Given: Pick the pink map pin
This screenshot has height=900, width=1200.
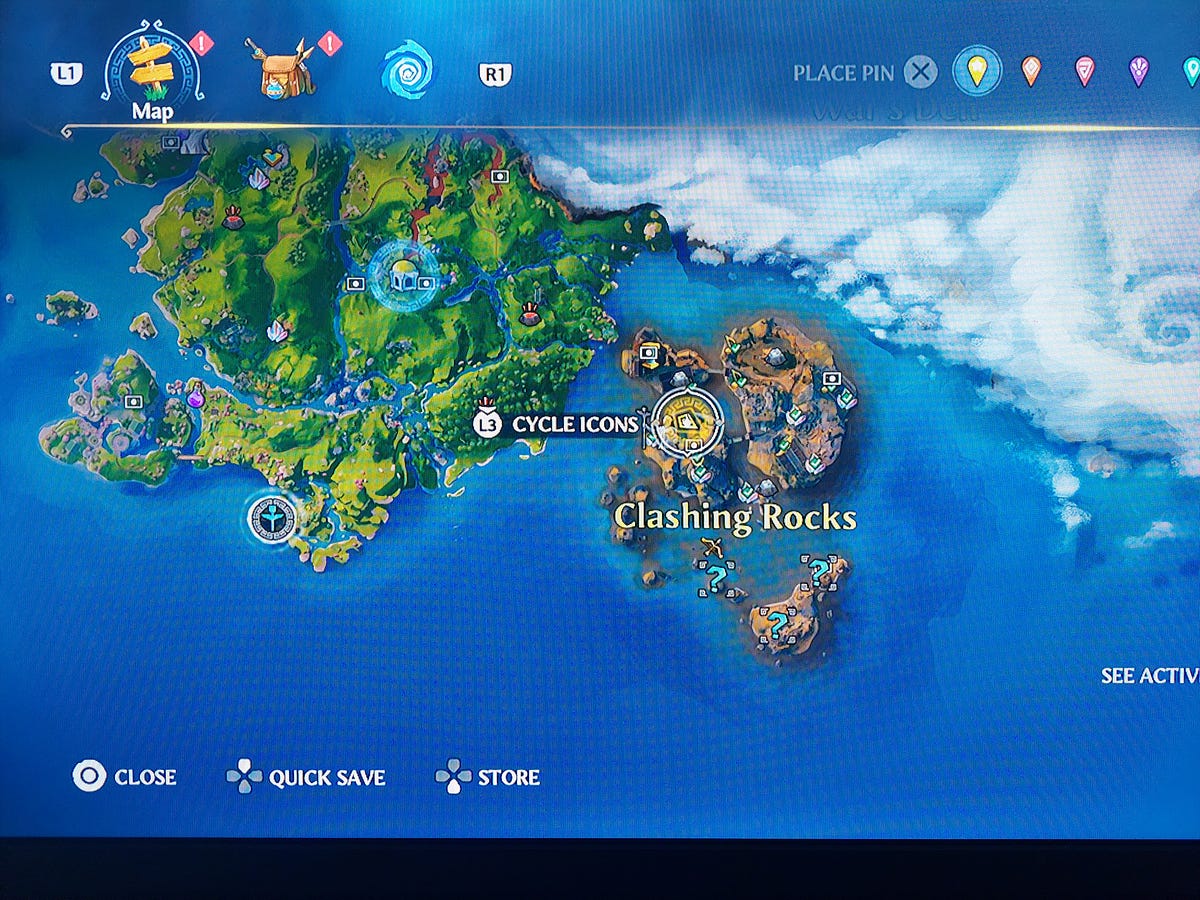Looking at the screenshot, I should [1084, 71].
